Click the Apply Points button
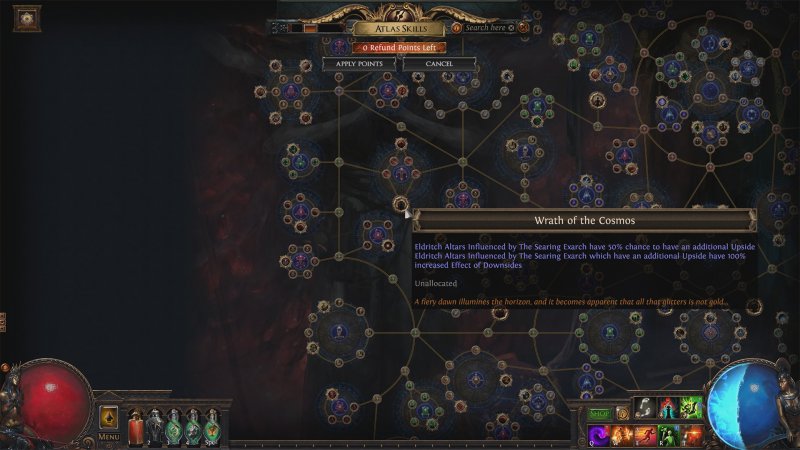Image resolution: width=800 pixels, height=450 pixels. [x=359, y=64]
